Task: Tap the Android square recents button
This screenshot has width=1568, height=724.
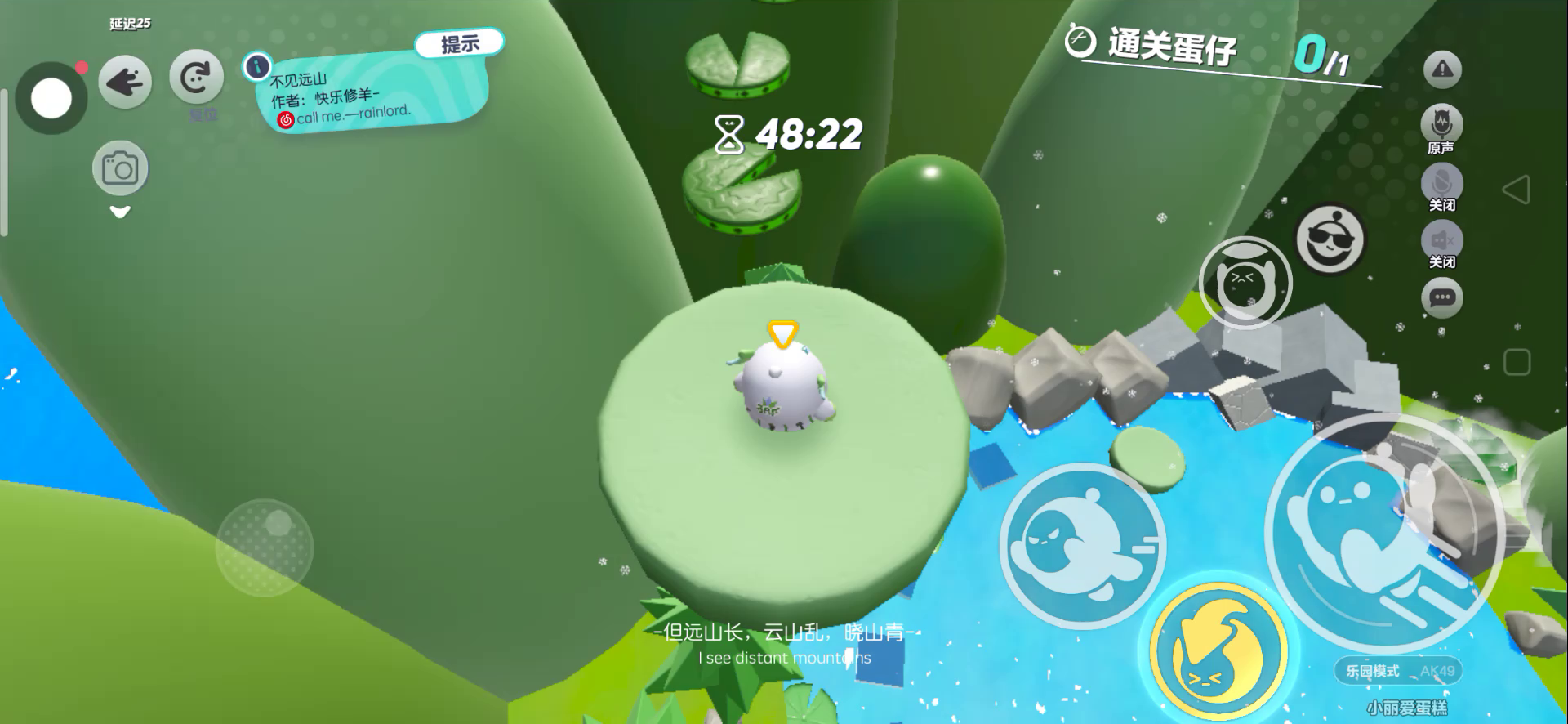Action: [1517, 362]
